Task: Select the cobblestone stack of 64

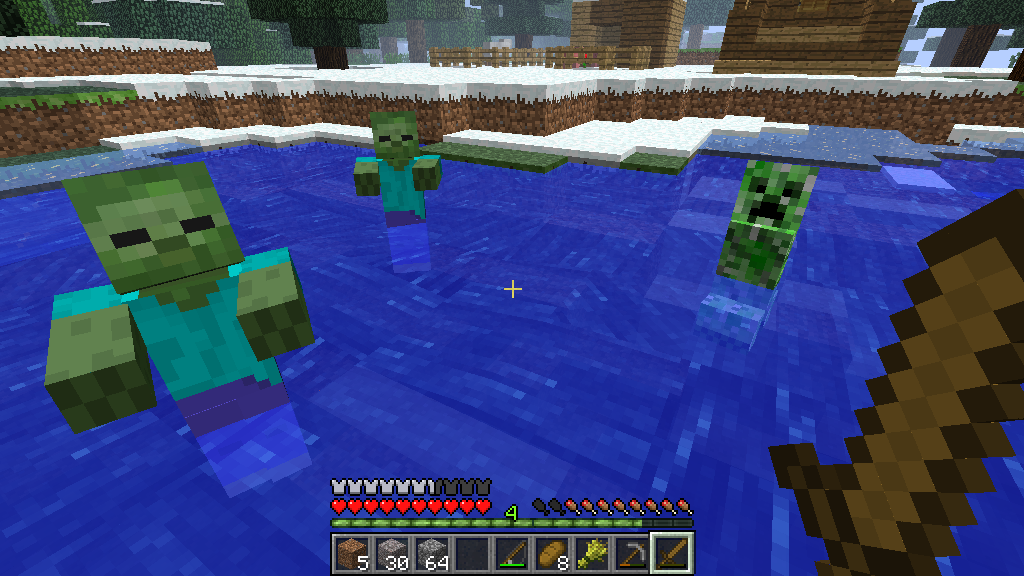Action: tap(431, 553)
